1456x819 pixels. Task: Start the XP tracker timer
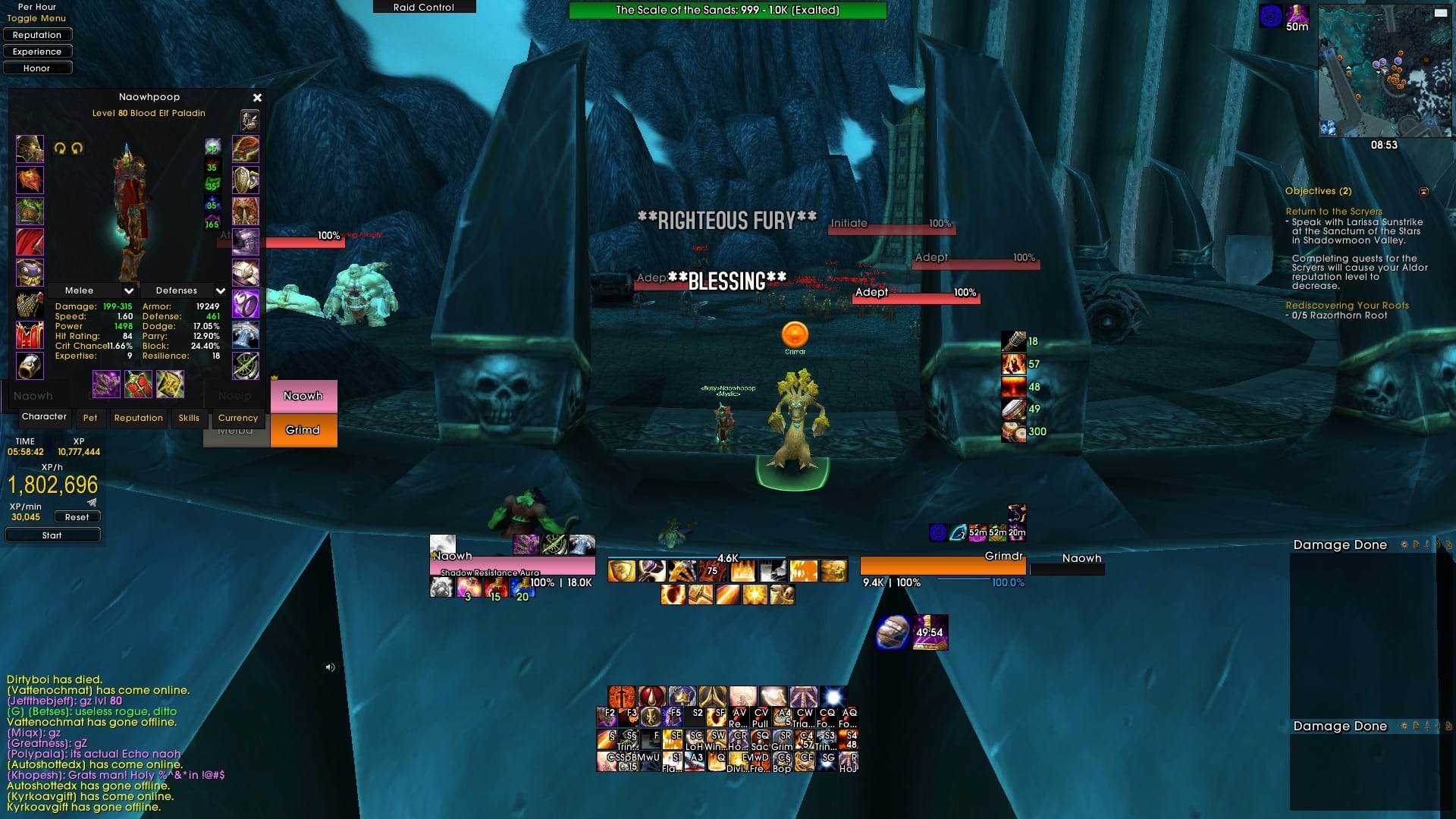coord(52,535)
